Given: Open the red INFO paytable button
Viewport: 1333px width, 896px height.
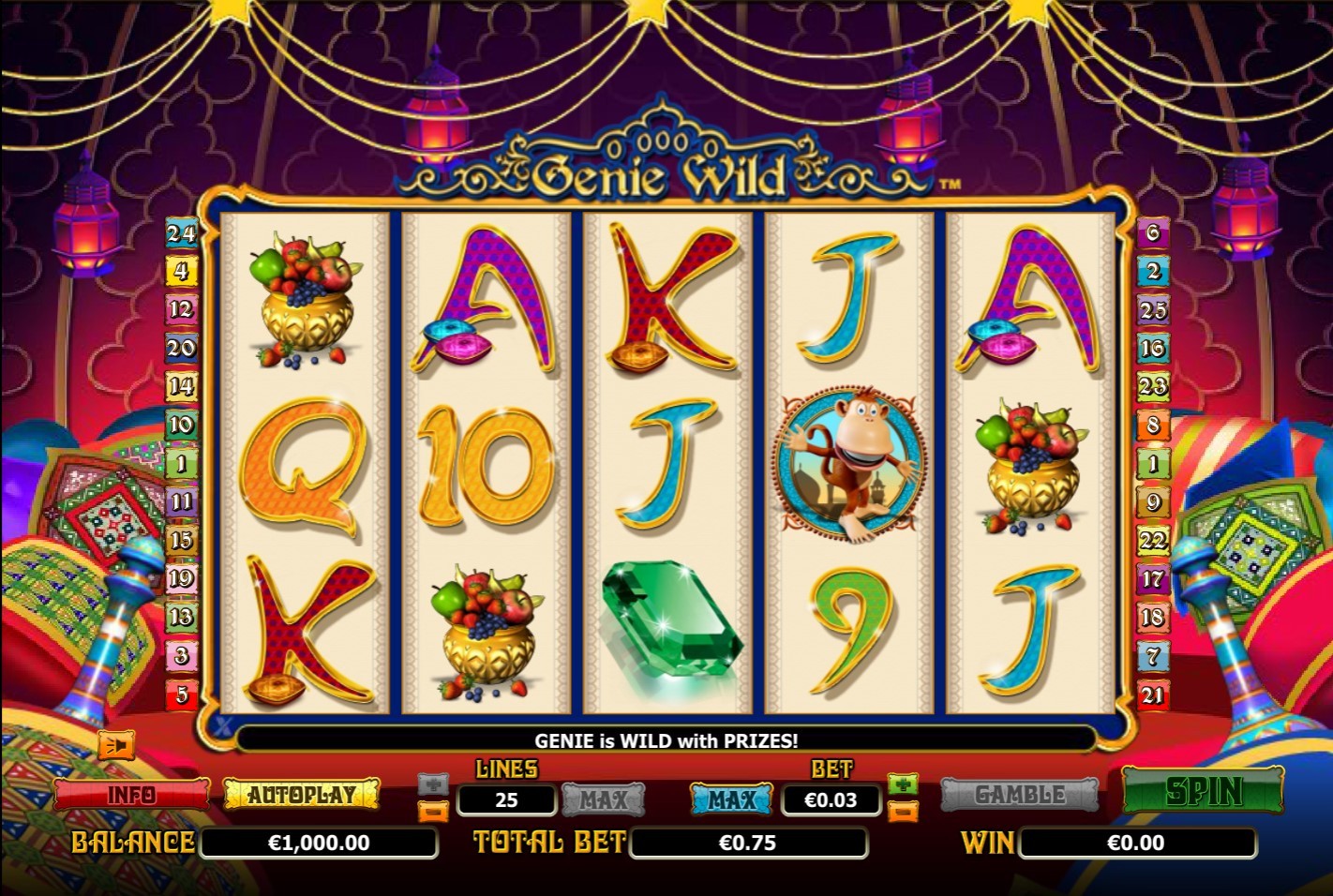Looking at the screenshot, I should coord(131,795).
